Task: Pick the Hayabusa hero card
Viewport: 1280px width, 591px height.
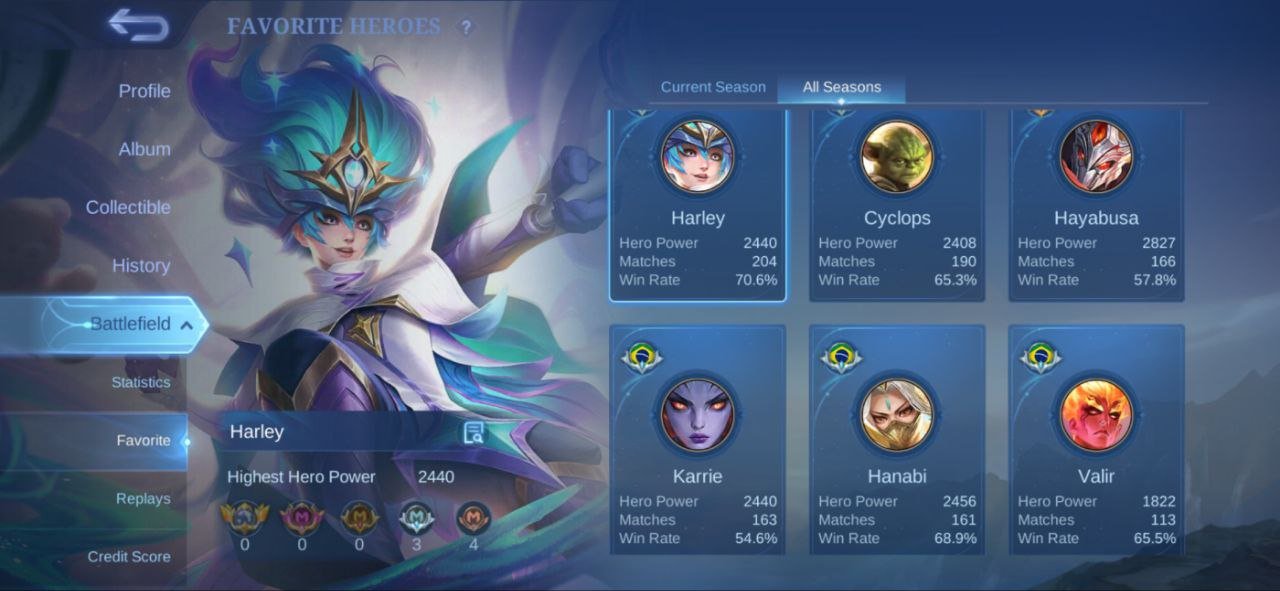Action: tap(1096, 205)
